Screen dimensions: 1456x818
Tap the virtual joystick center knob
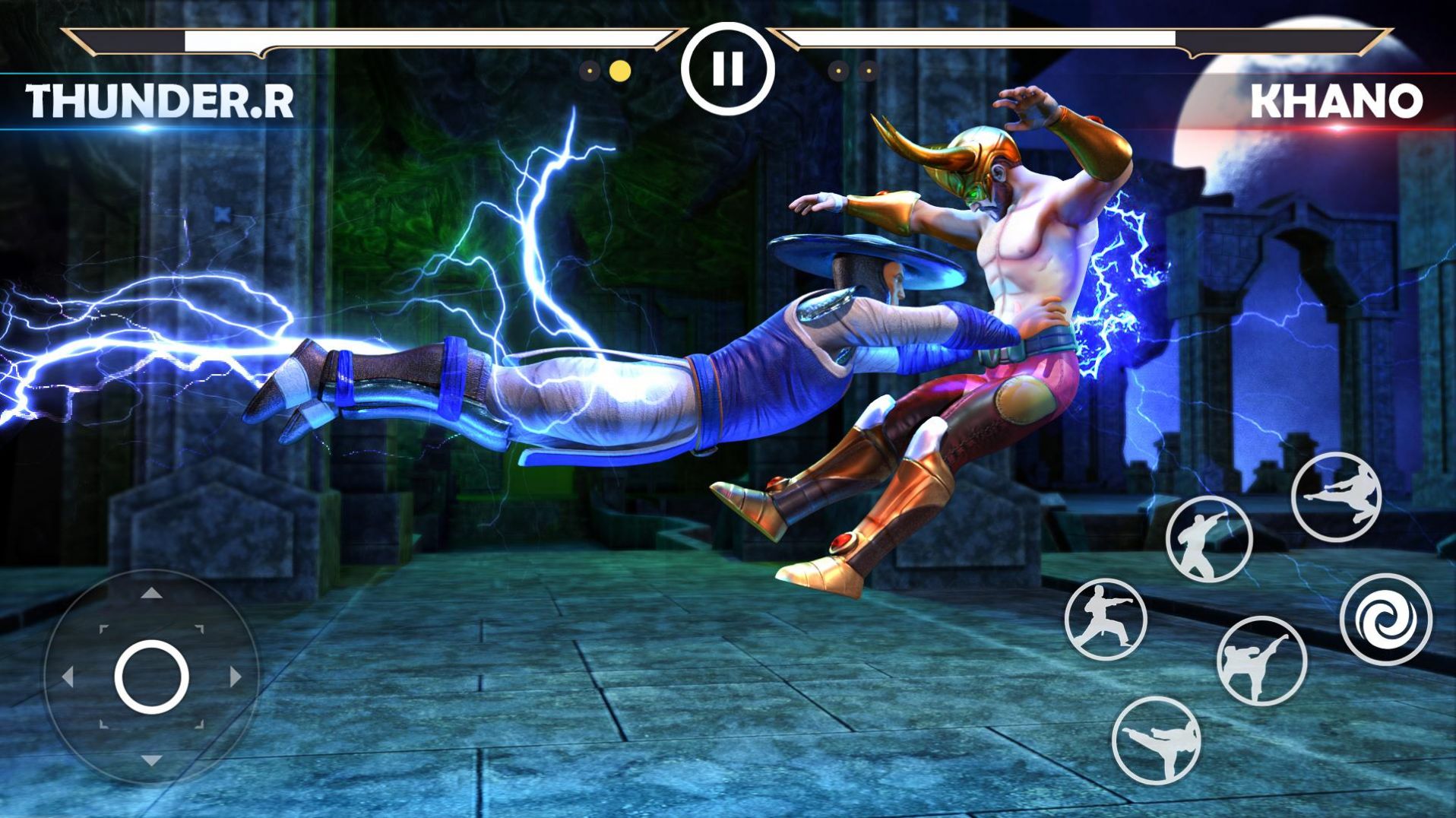pyautogui.click(x=151, y=677)
